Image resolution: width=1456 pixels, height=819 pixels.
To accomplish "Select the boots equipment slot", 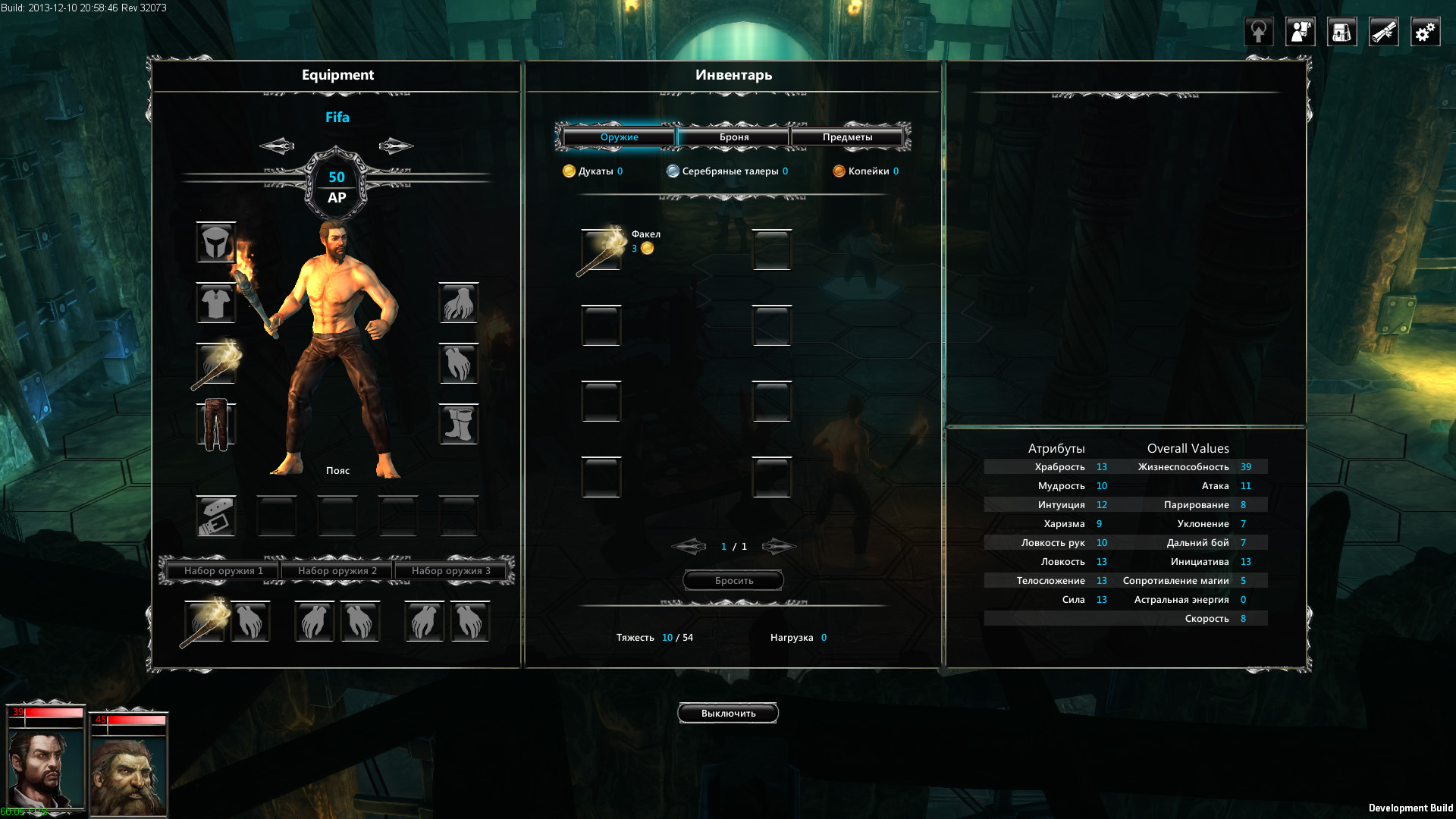I will pos(459,425).
